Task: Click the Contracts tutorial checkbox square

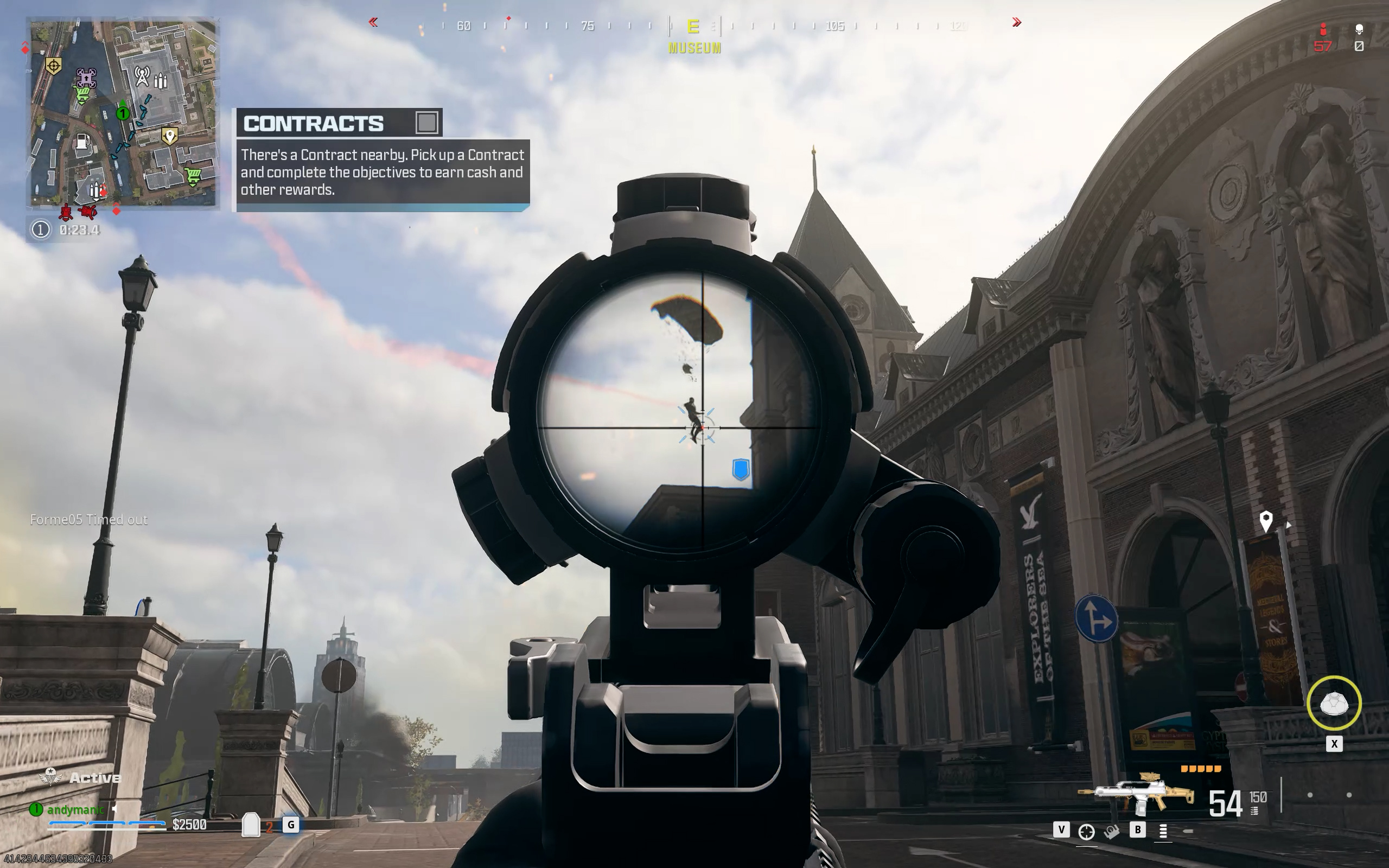Action: tap(426, 122)
